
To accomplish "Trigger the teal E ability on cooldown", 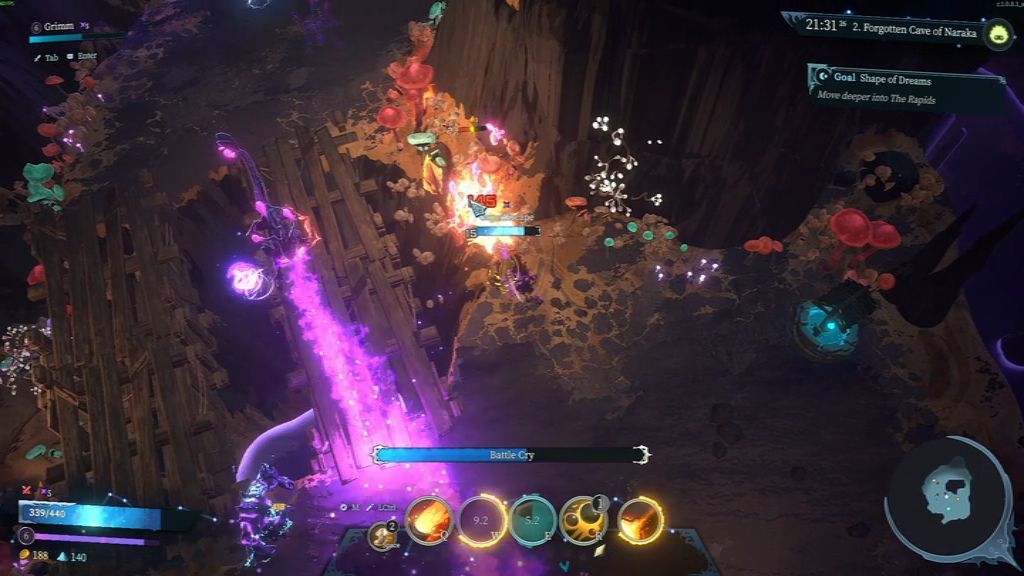I will click(533, 520).
